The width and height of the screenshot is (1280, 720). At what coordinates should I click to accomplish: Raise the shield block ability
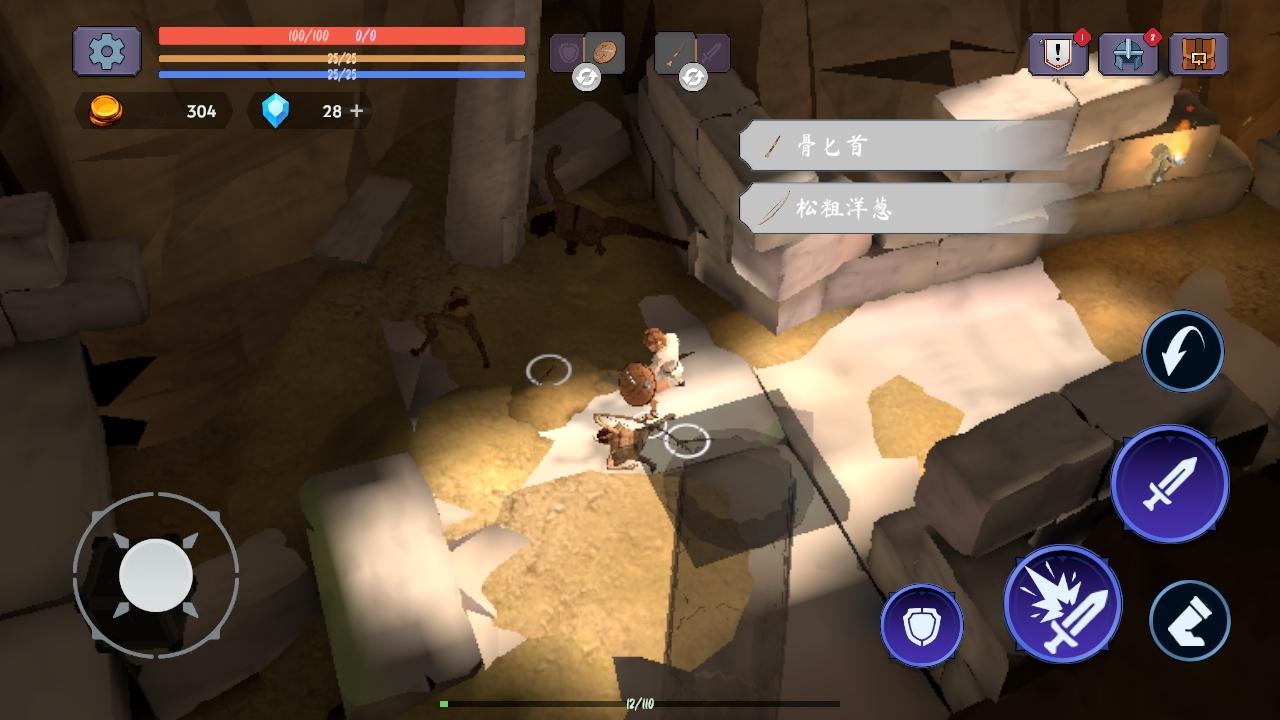point(921,625)
